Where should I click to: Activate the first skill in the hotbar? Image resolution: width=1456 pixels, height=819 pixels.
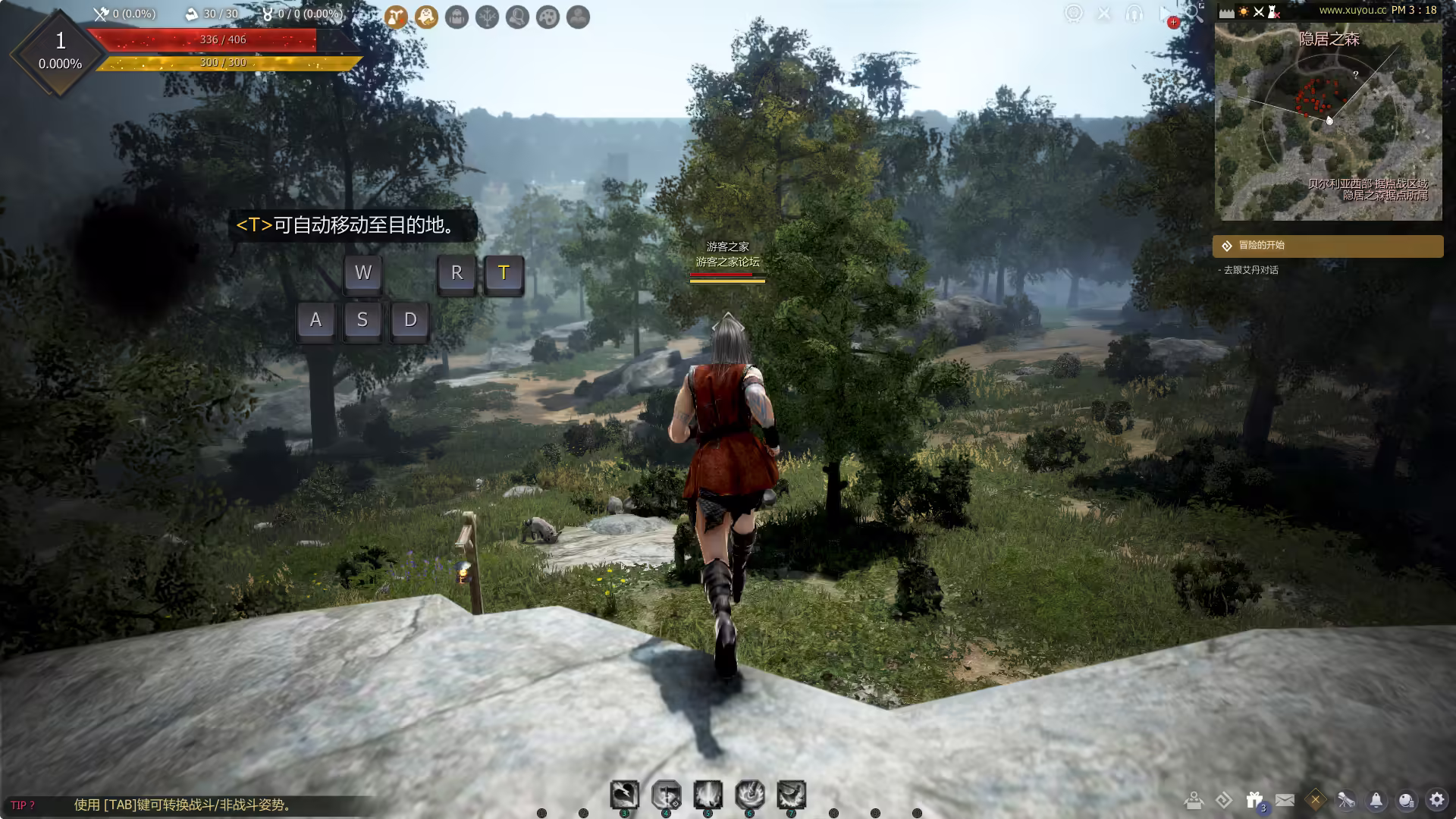624,795
